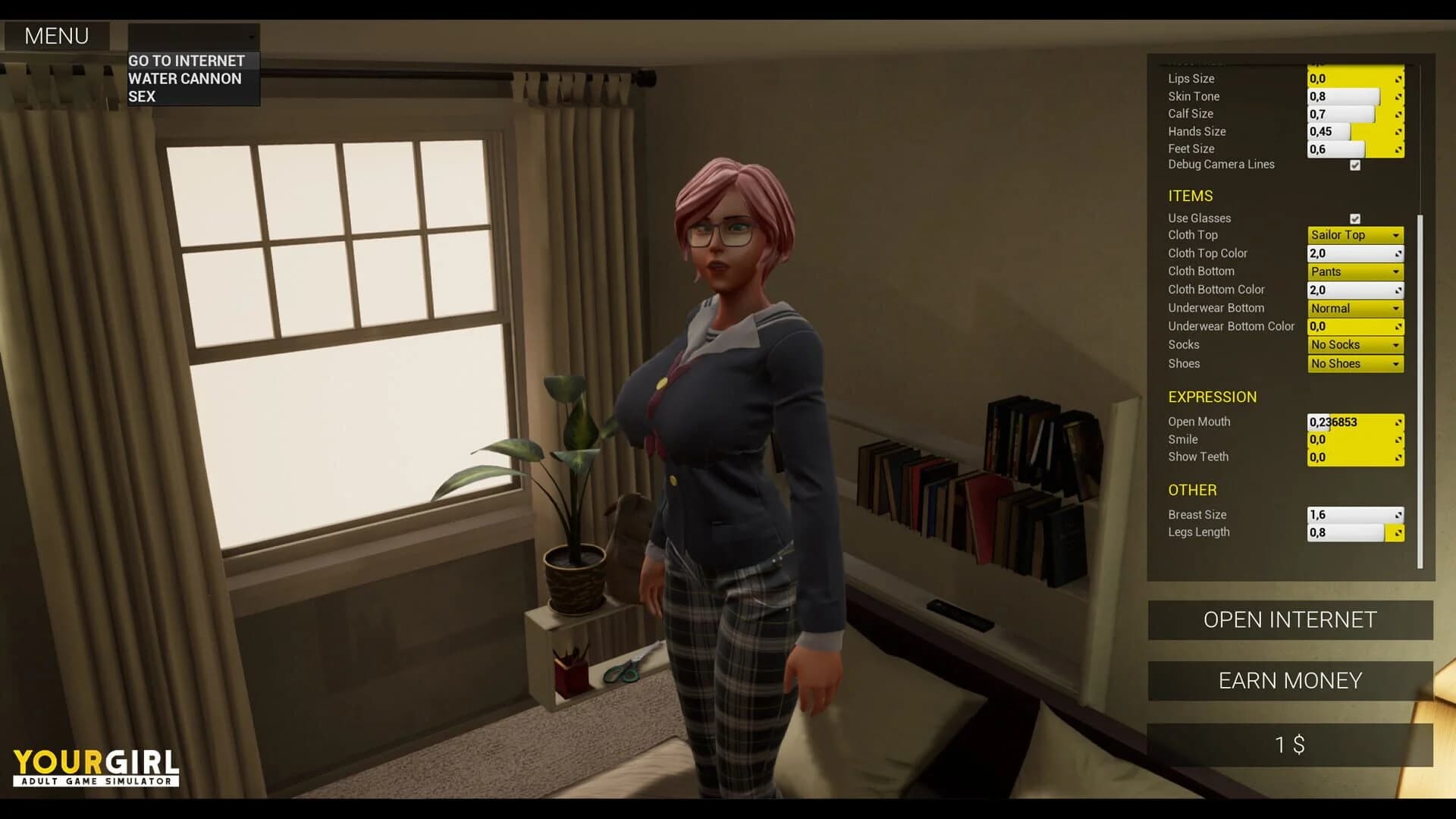Click the EARN MONEY button
The height and width of the screenshot is (819, 1456).
tap(1289, 680)
